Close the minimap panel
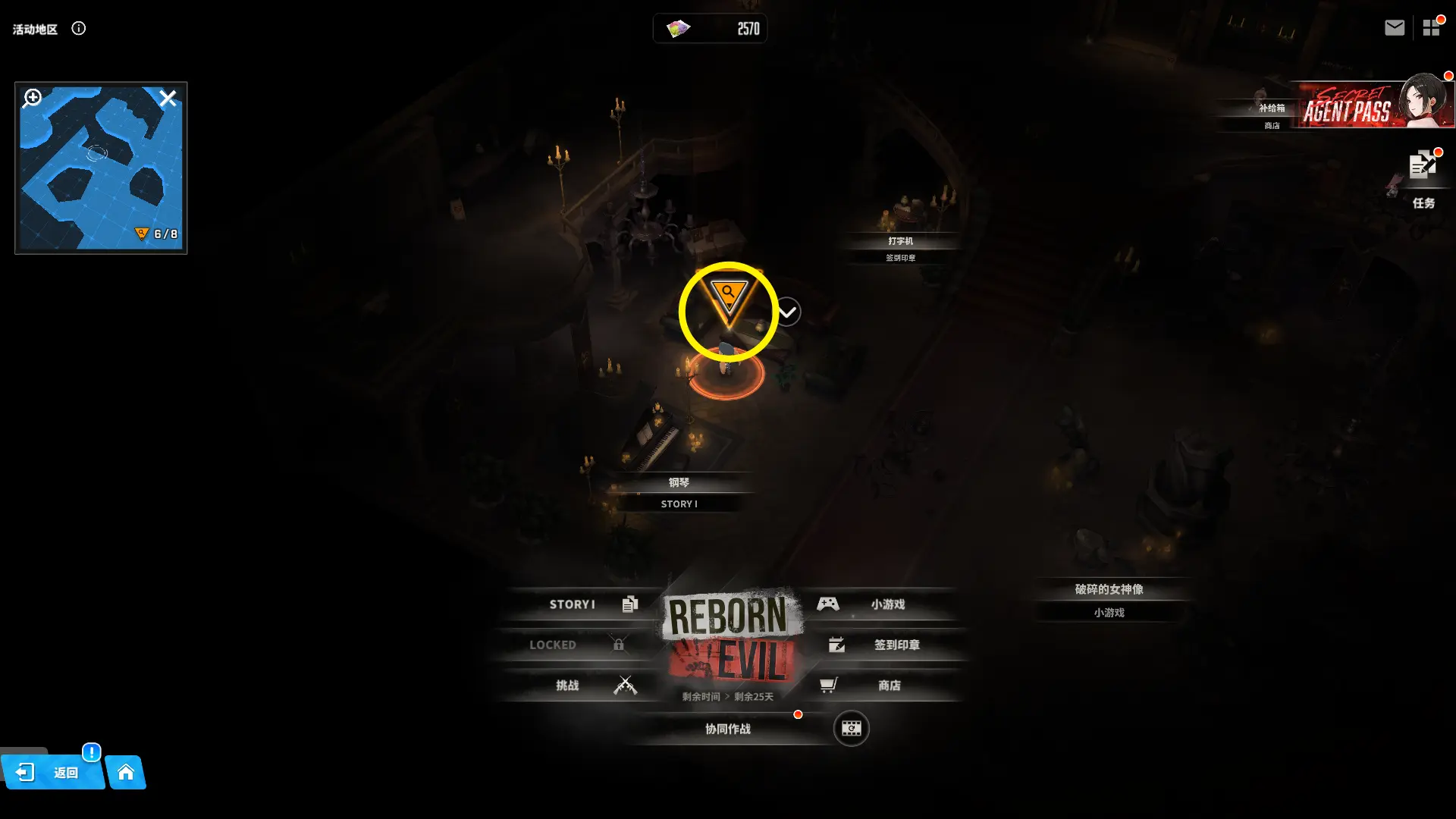This screenshot has width=1456, height=819. tap(168, 98)
